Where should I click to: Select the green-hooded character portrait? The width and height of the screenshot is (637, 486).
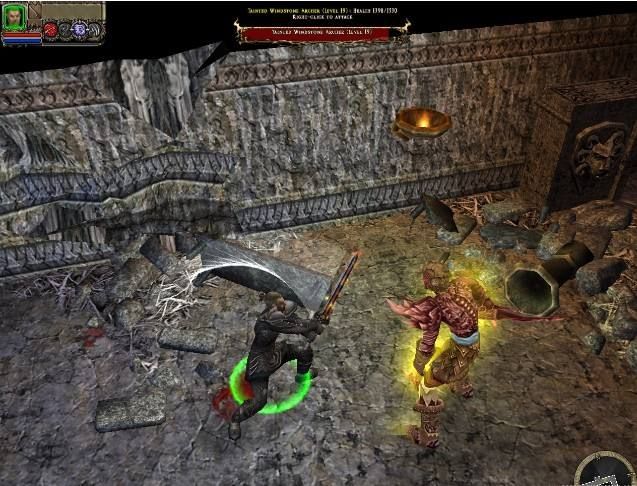pos(15,17)
